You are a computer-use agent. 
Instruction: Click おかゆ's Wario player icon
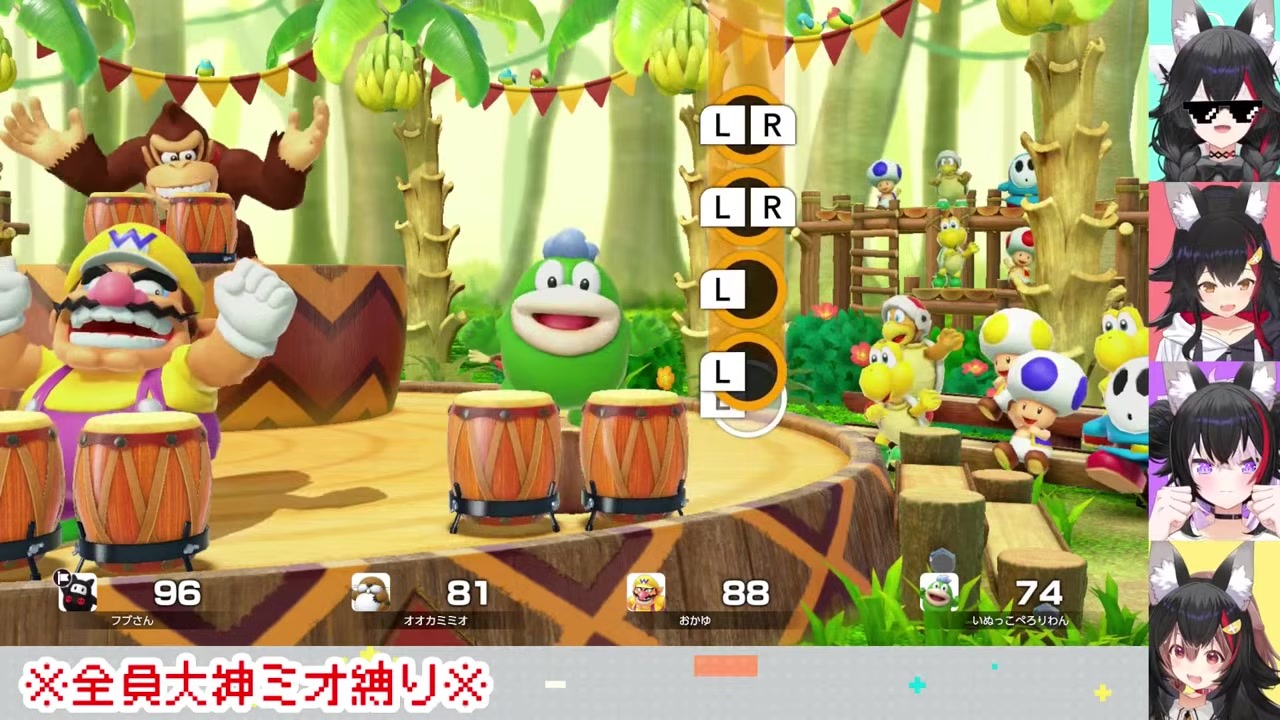click(646, 592)
